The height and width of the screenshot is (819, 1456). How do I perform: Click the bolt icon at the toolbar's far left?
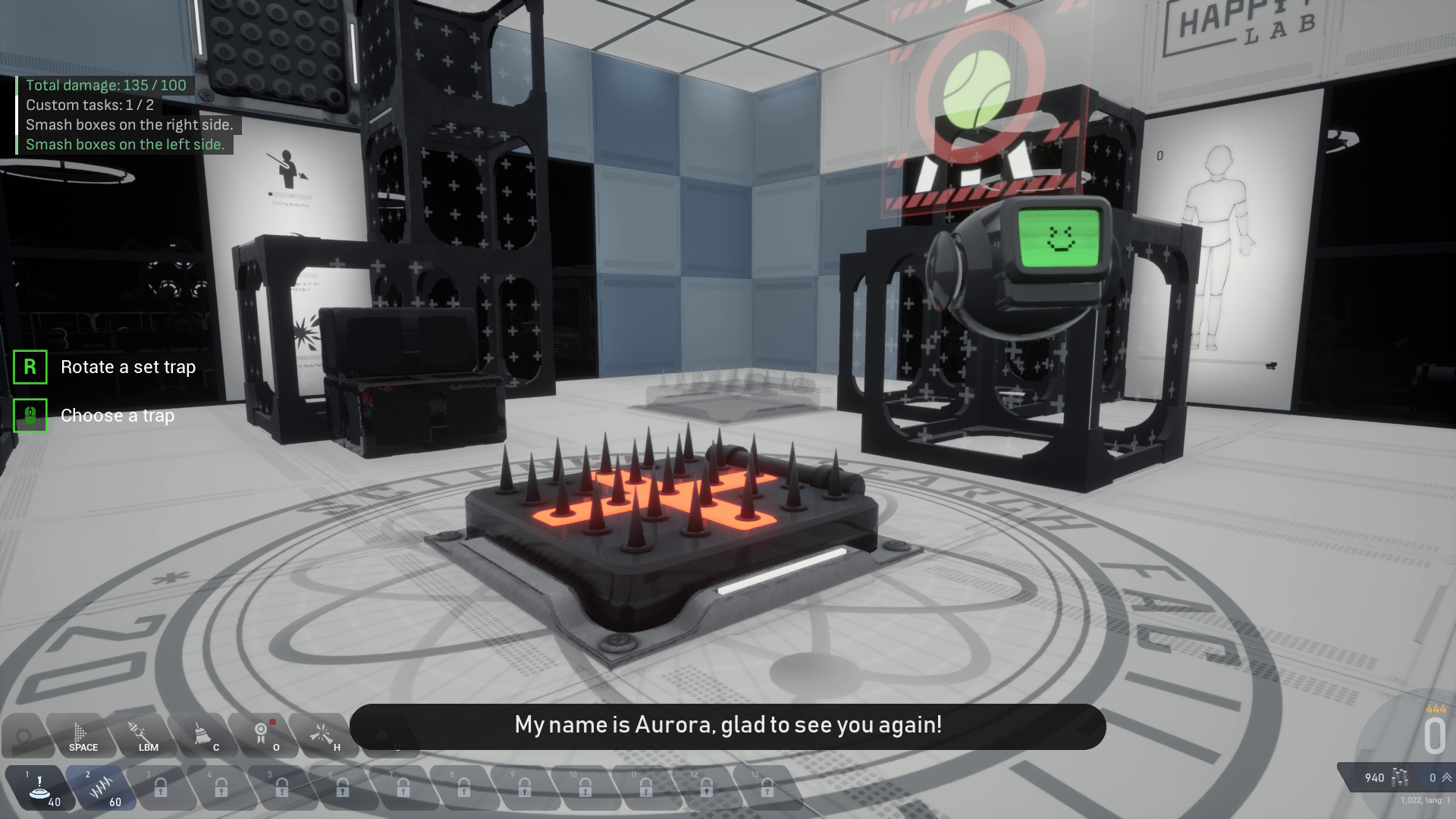tap(24, 734)
